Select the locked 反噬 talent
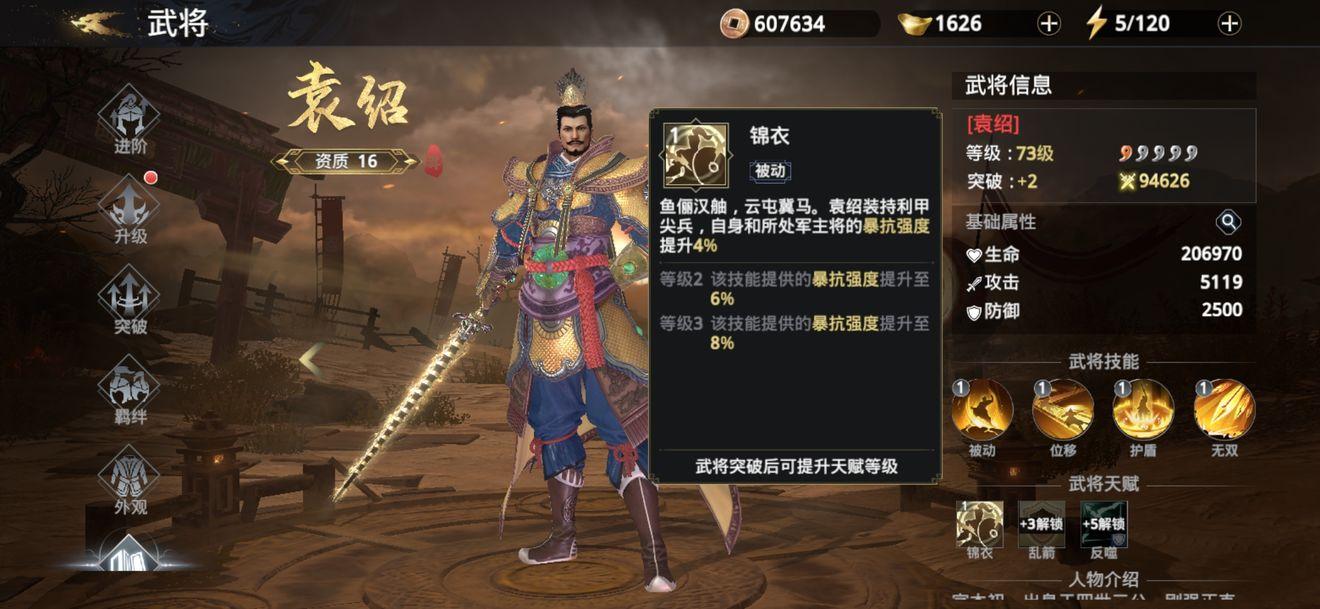Screen dimensions: 1320x609 coord(1103,524)
